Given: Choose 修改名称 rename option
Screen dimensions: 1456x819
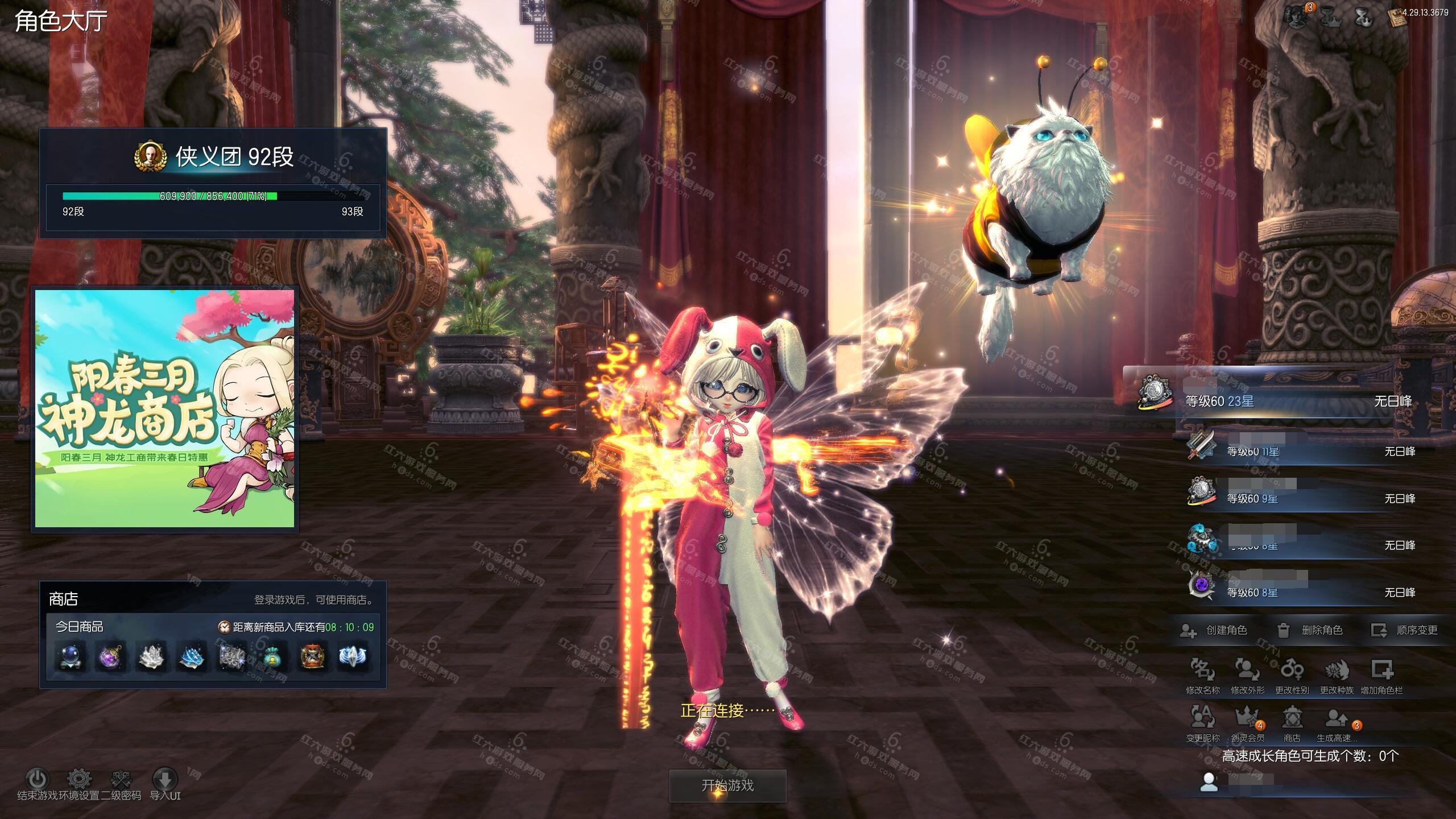Looking at the screenshot, I should tap(1202, 670).
